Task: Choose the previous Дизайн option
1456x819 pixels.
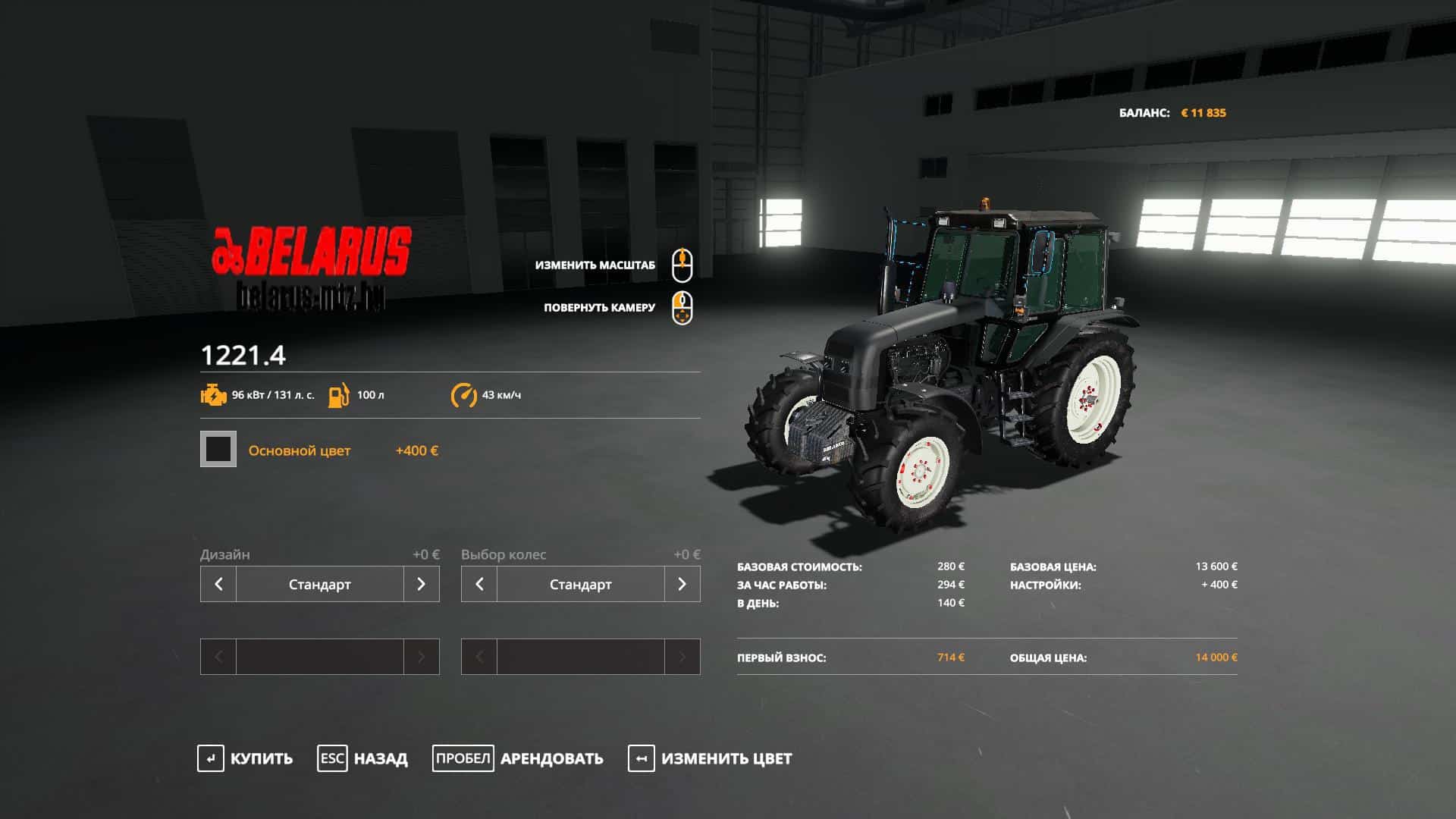Action: tap(218, 584)
